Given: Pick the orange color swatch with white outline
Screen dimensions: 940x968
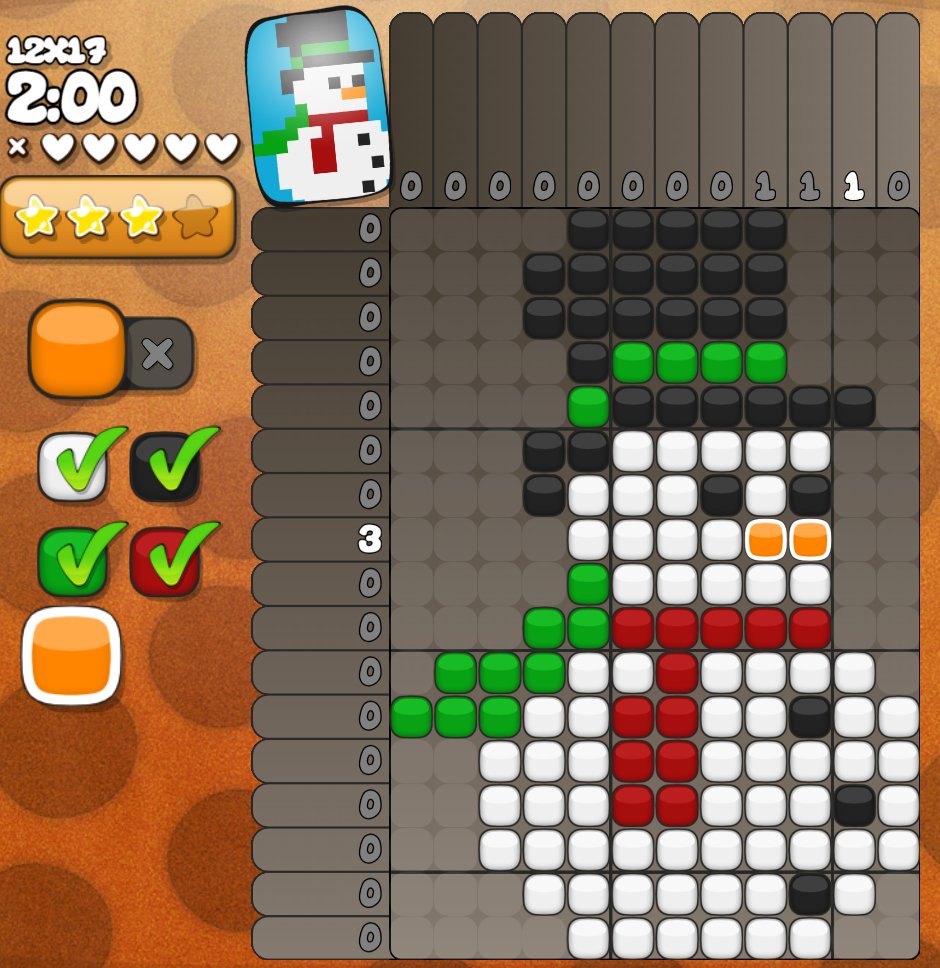Looking at the screenshot, I should [x=71, y=656].
